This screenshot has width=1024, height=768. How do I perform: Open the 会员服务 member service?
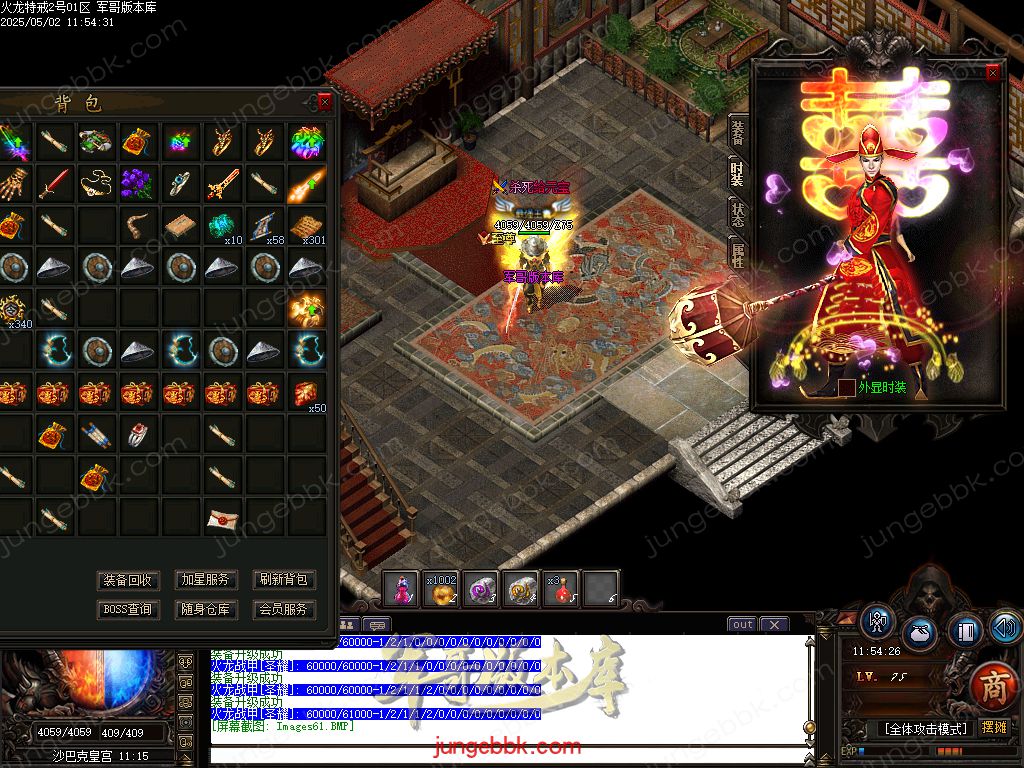tap(284, 609)
